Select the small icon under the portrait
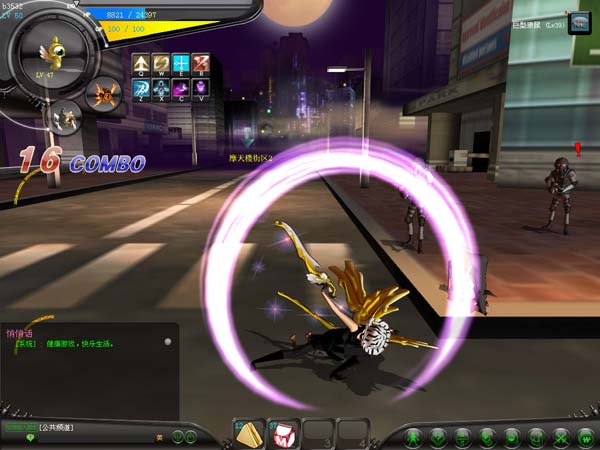The height and width of the screenshot is (450, 600). click(x=66, y=117)
